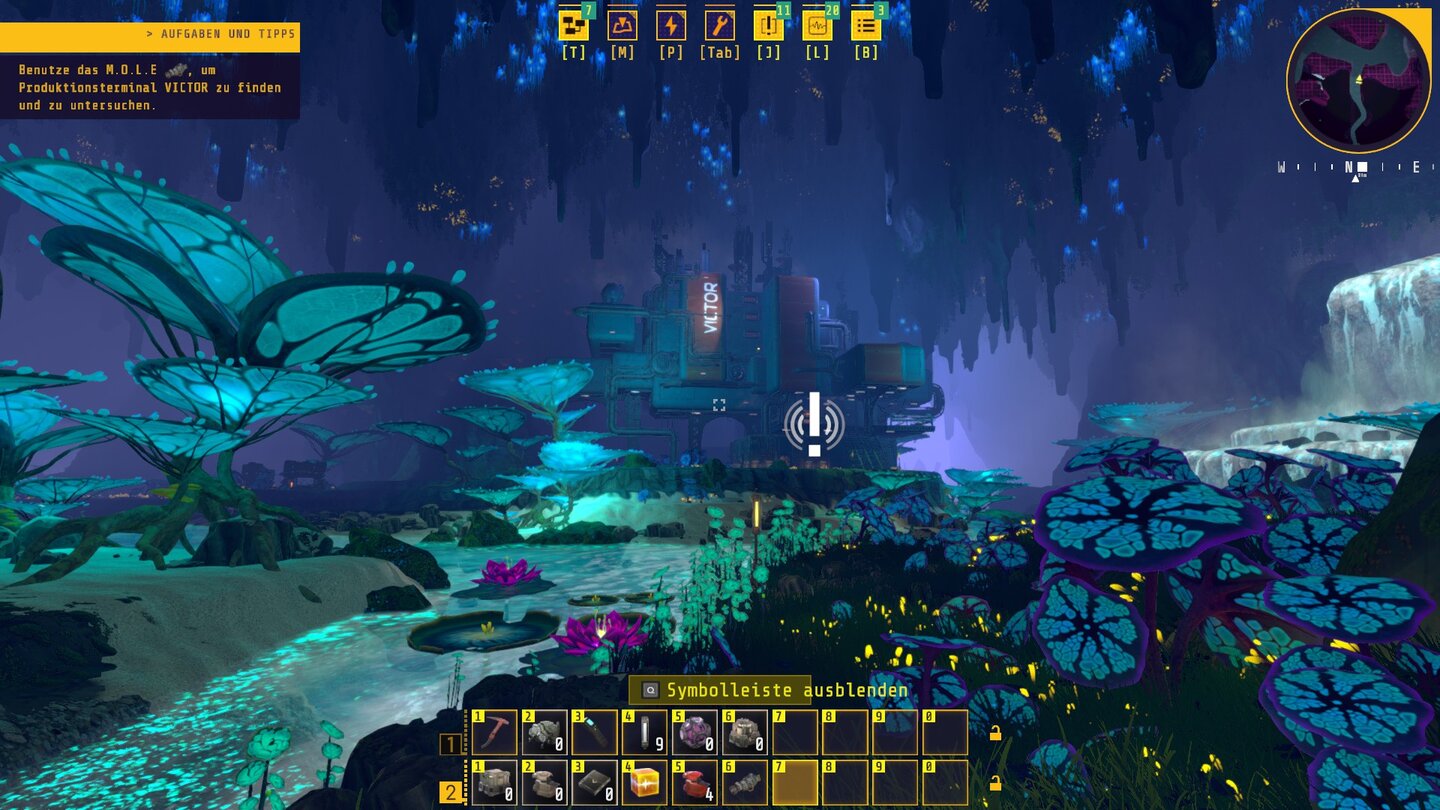The height and width of the screenshot is (810, 1440).
Task: Switch to hotbar row 2 tab
Action: pyautogui.click(x=452, y=789)
